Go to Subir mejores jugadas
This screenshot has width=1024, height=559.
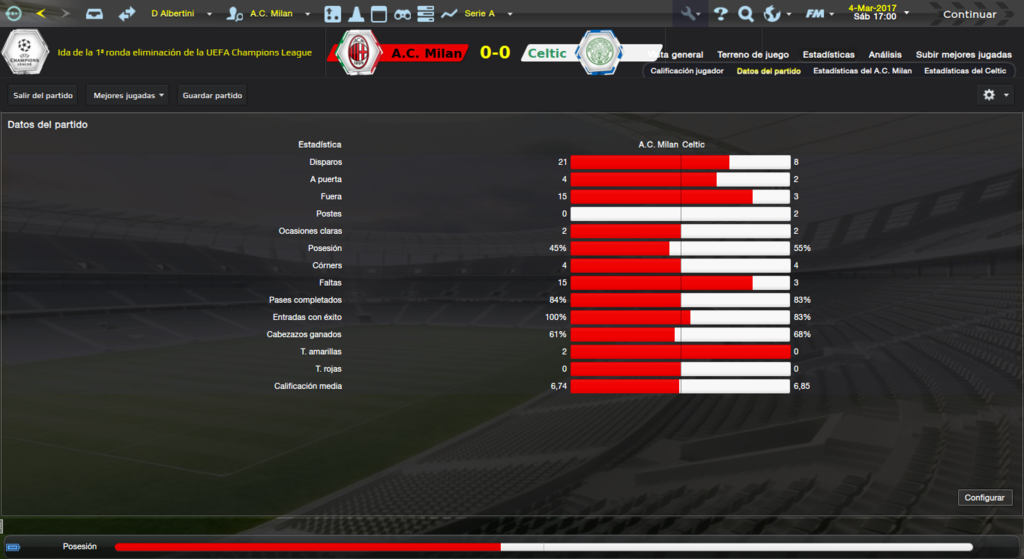point(963,54)
